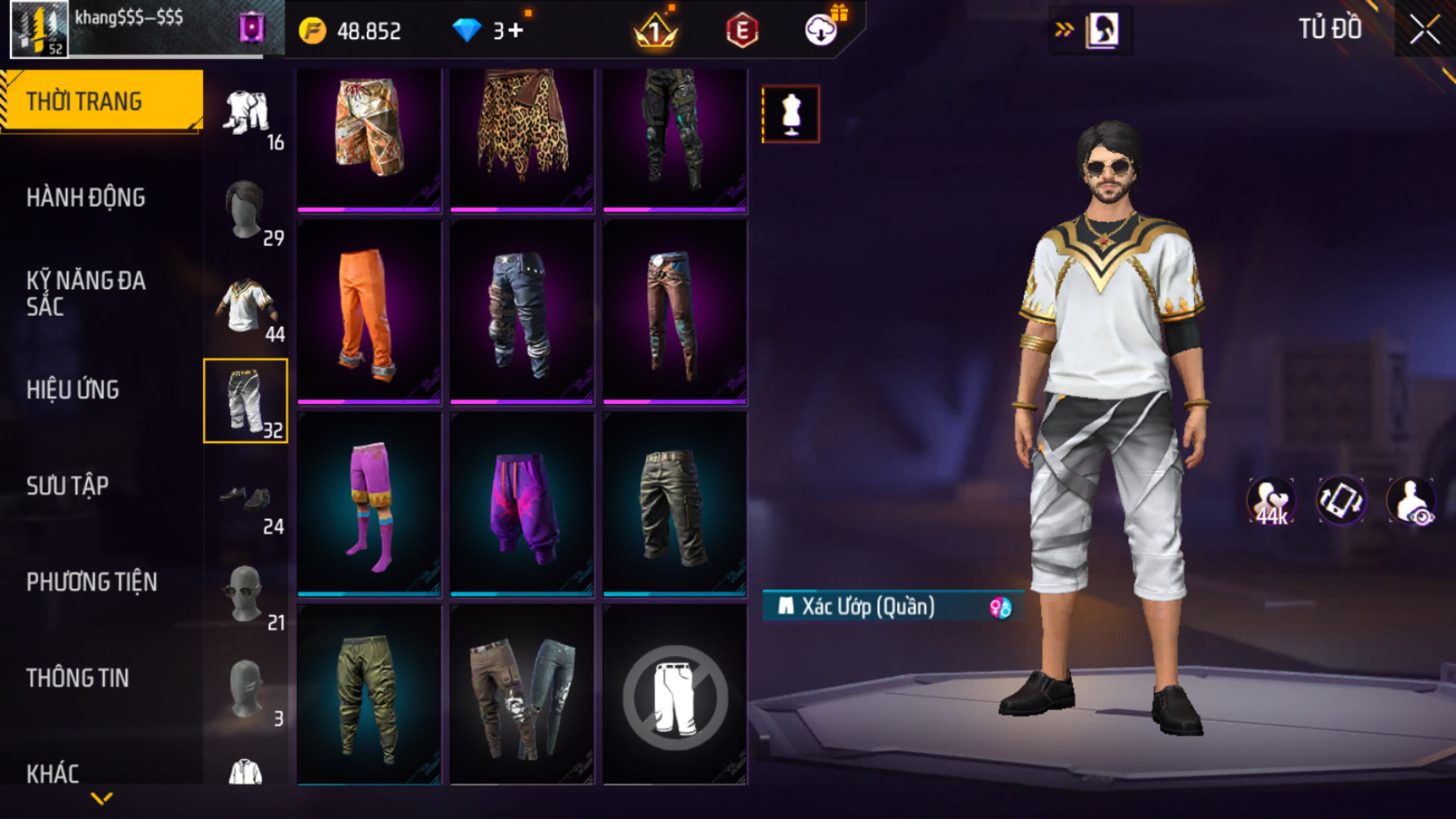Select the leopard print skirt item
Image resolution: width=1456 pixels, height=819 pixels.
pos(521,137)
